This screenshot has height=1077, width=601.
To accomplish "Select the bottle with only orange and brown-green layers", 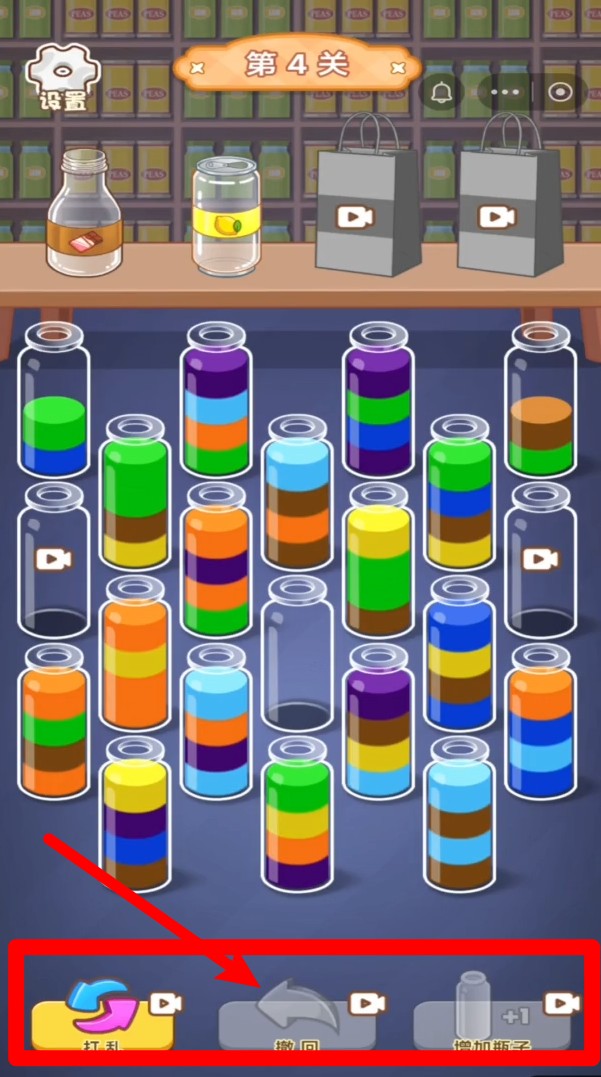I will coord(540,400).
